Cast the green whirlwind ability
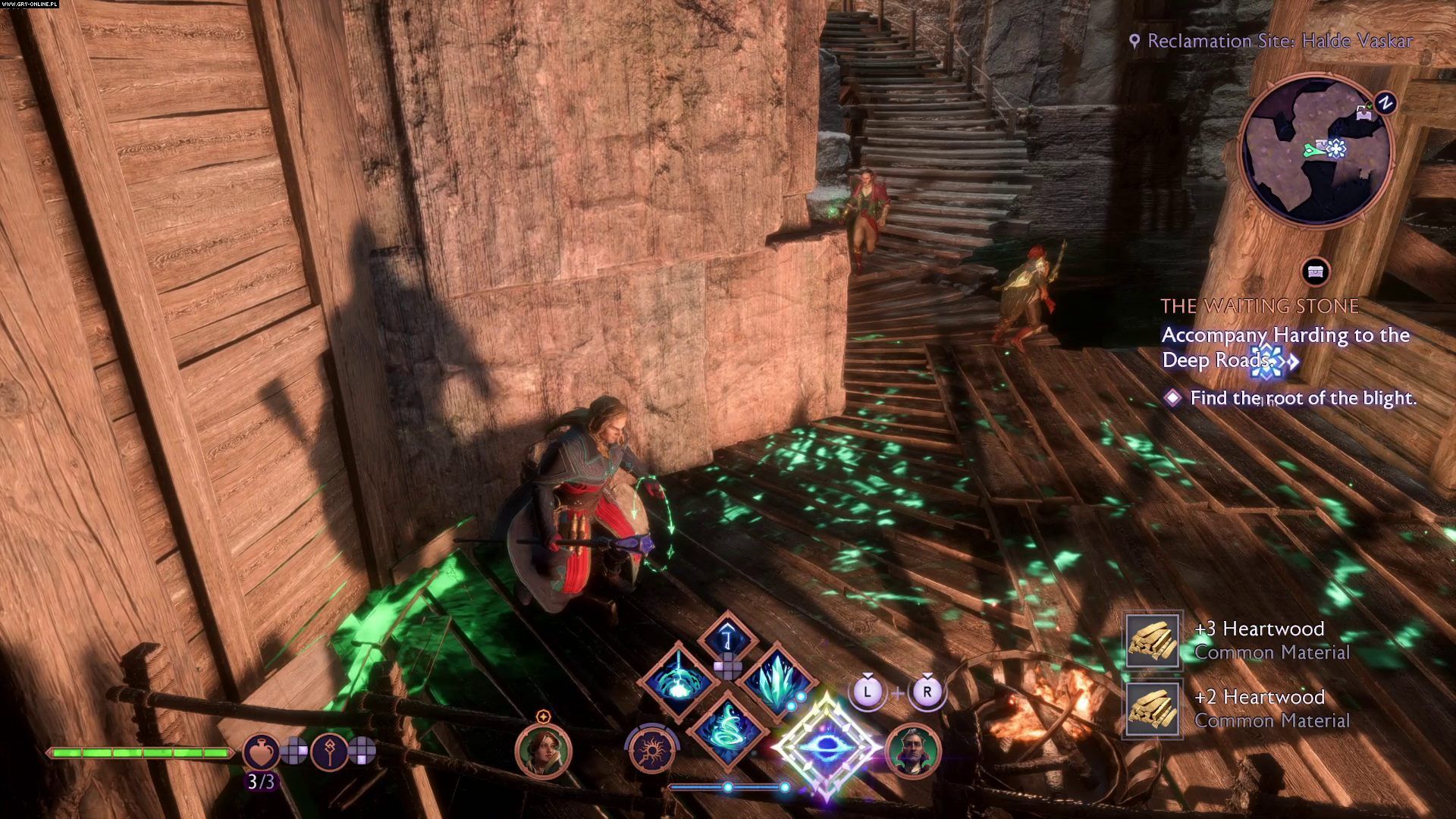Viewport: 1456px width, 819px height. click(727, 729)
